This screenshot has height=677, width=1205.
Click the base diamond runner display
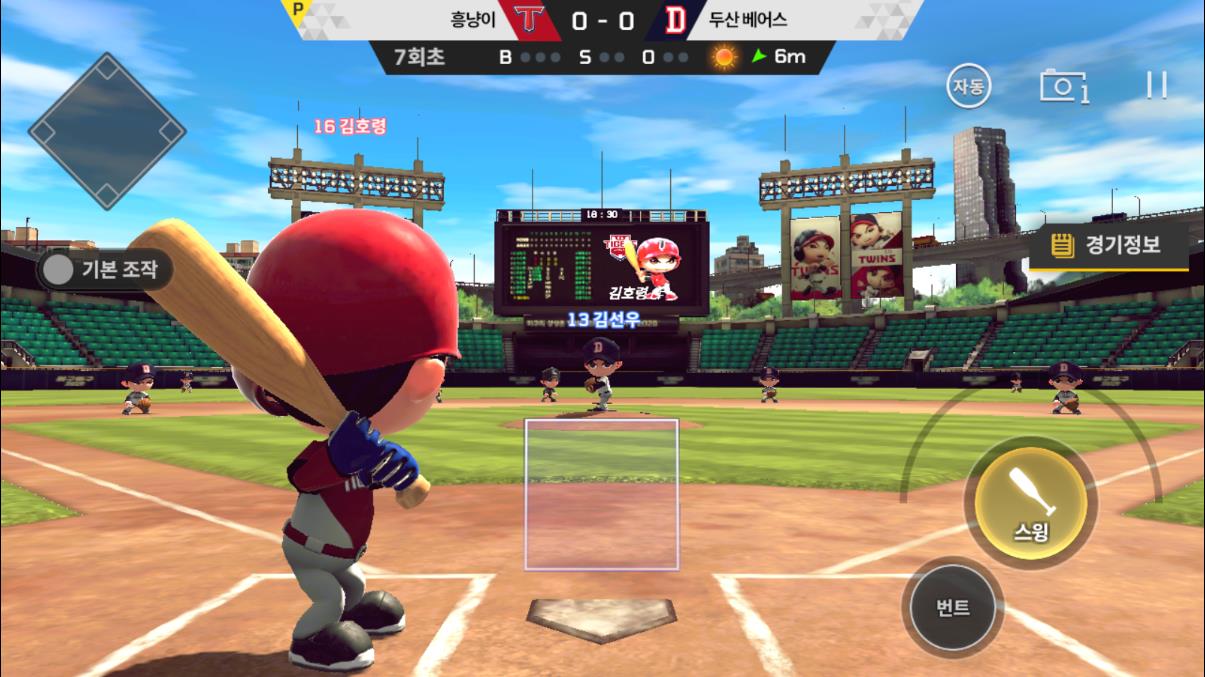pos(107,131)
